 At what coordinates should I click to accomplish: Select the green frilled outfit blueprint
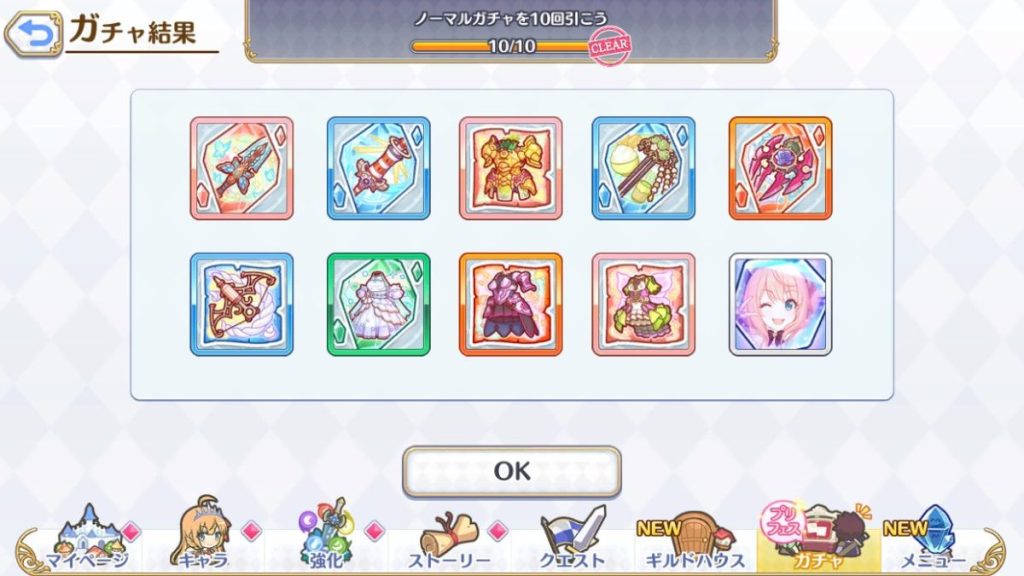point(643,304)
